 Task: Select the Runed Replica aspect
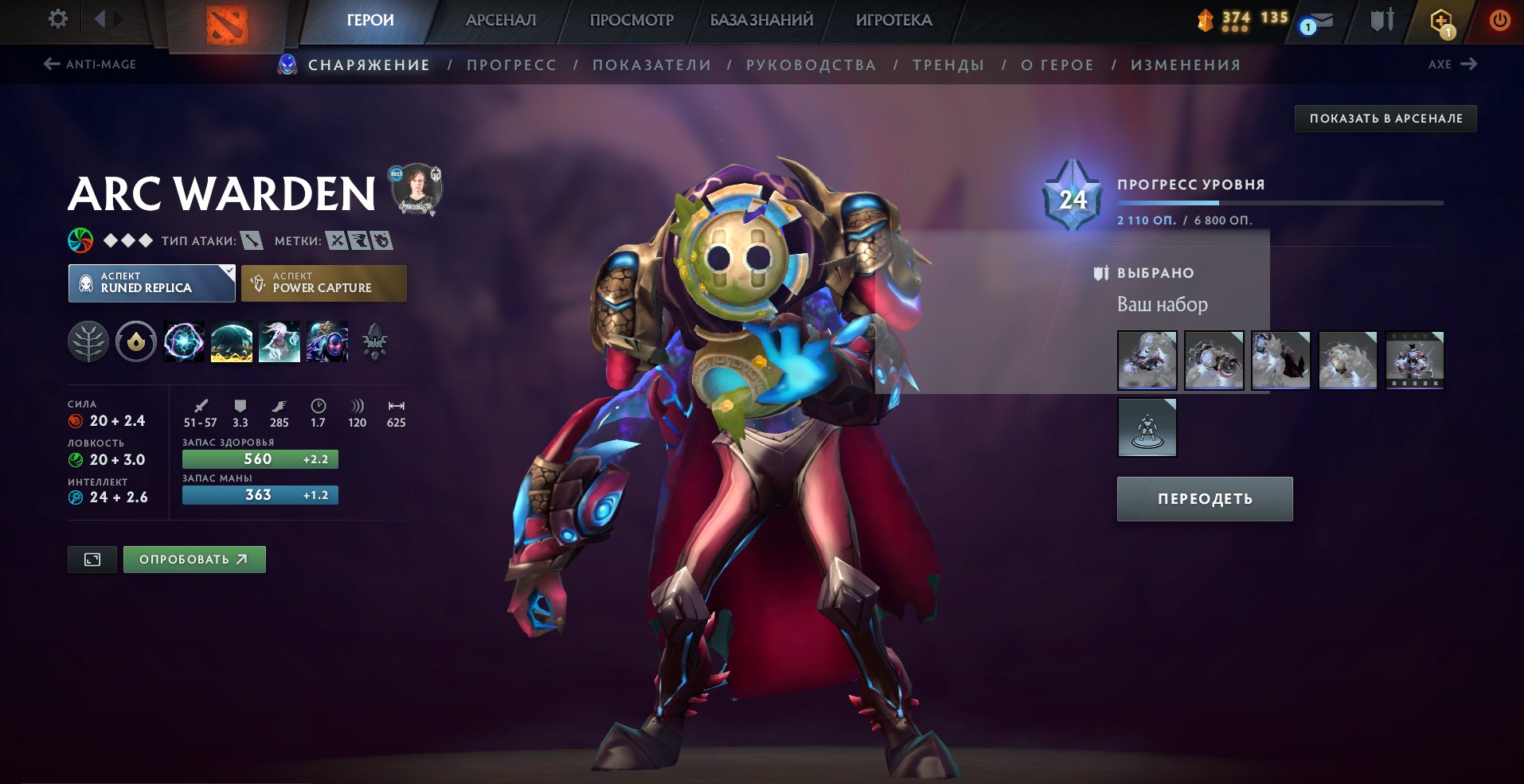(151, 283)
